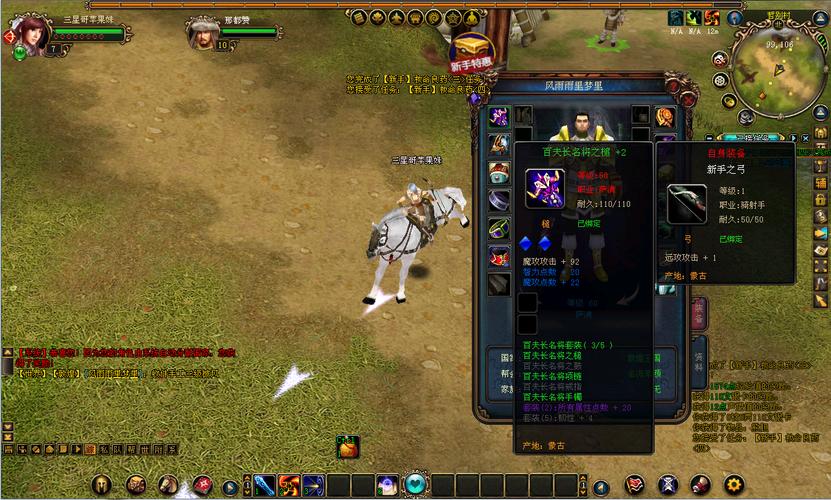Use the bow skill on hotbar

313,486
